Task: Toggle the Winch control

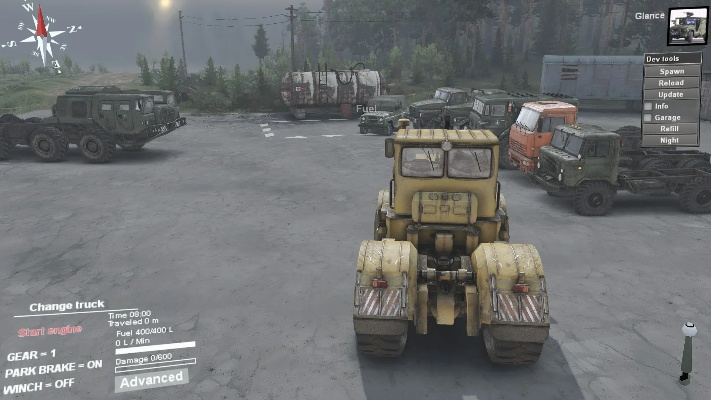Action: pos(39,385)
